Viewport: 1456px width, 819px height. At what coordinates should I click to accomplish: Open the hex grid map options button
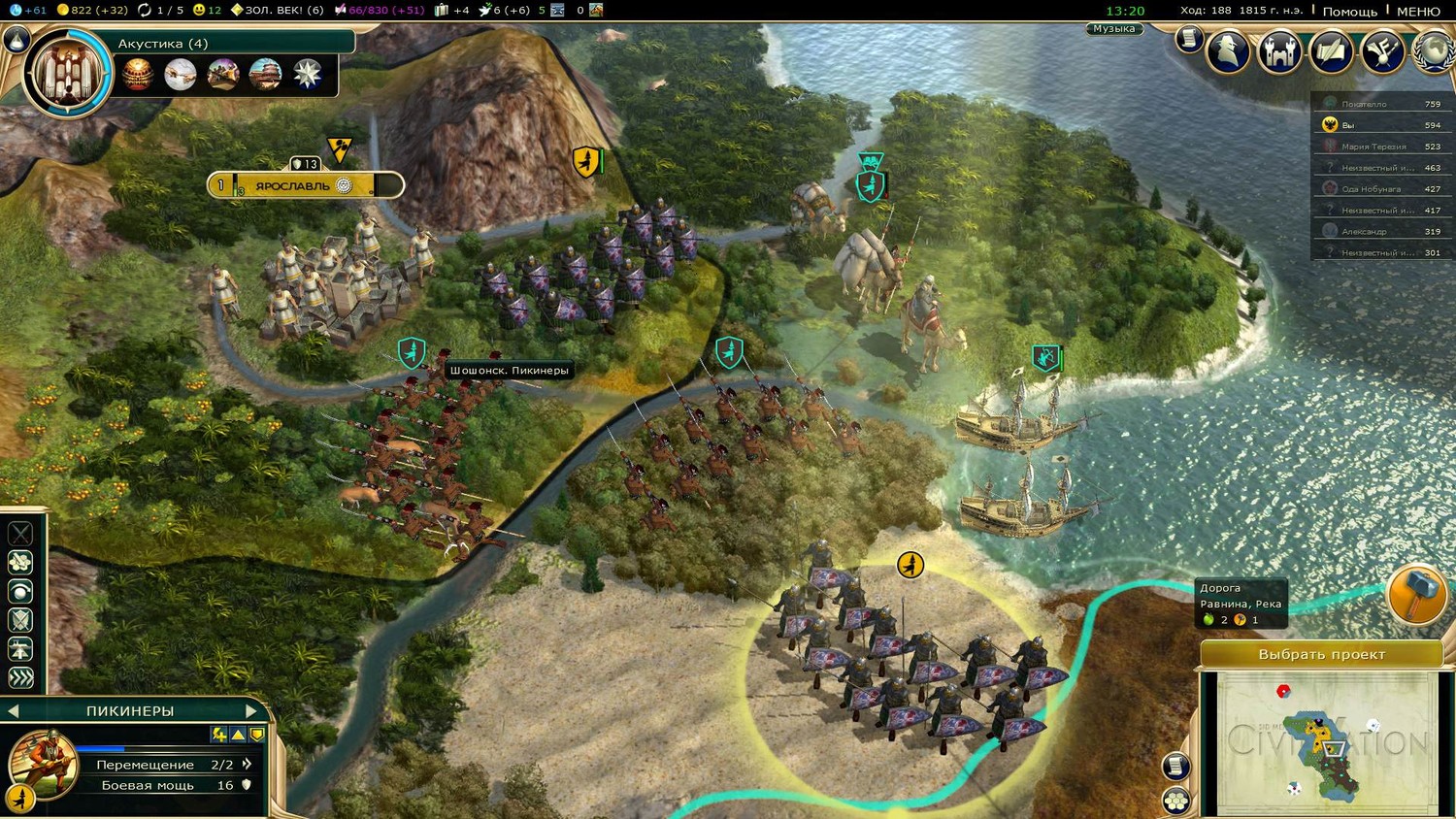click(x=1176, y=801)
